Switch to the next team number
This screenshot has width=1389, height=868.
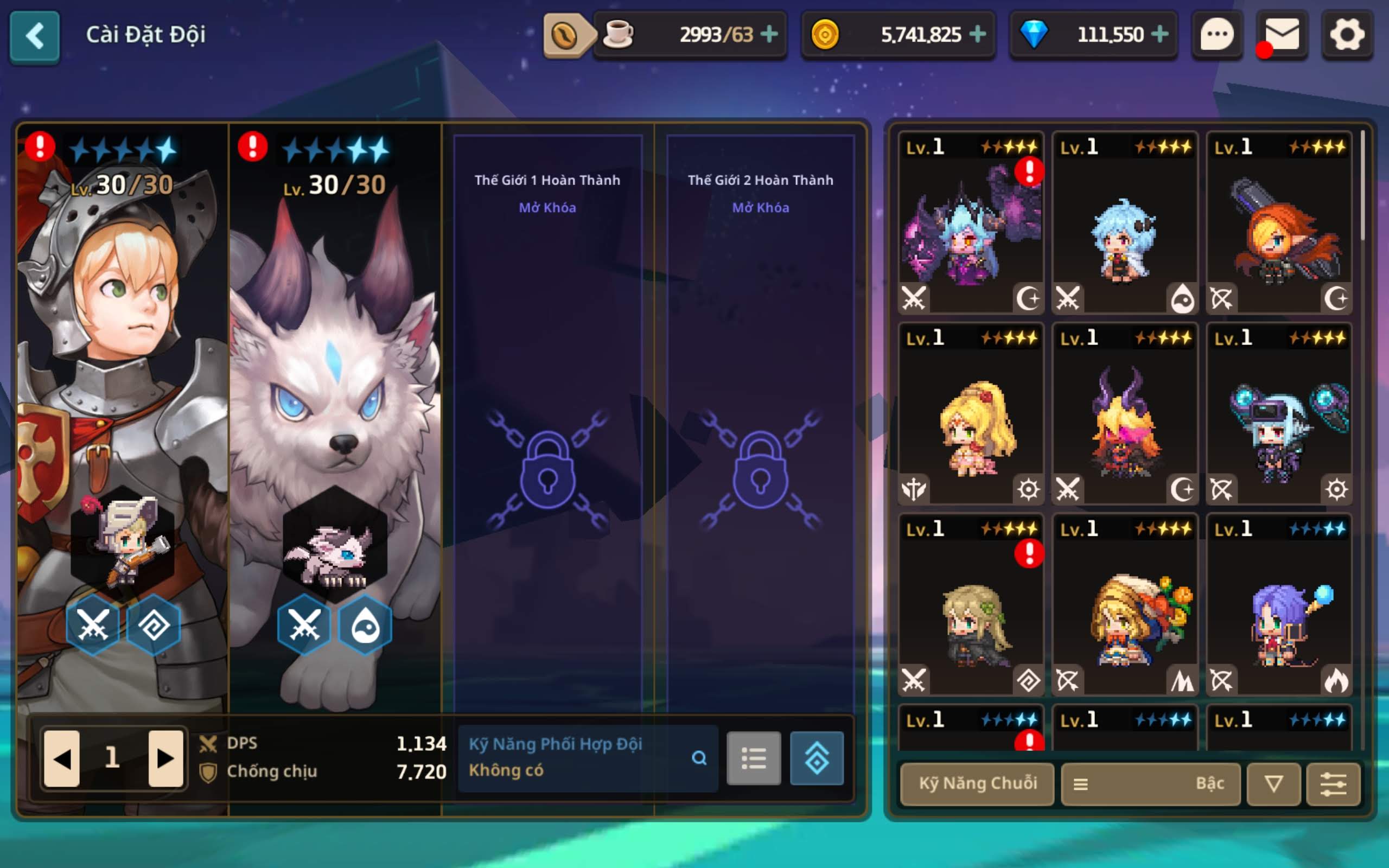point(165,758)
